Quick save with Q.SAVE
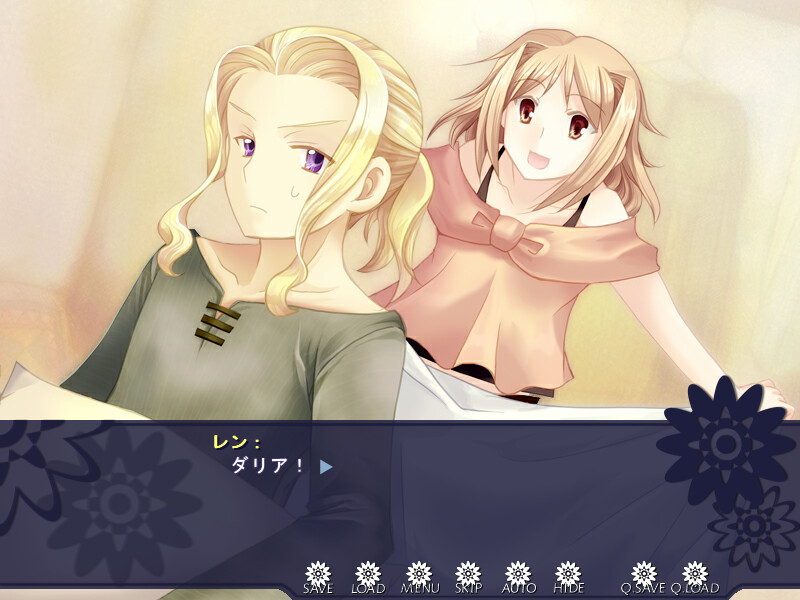Image resolution: width=800 pixels, height=600 pixels. 644,575
